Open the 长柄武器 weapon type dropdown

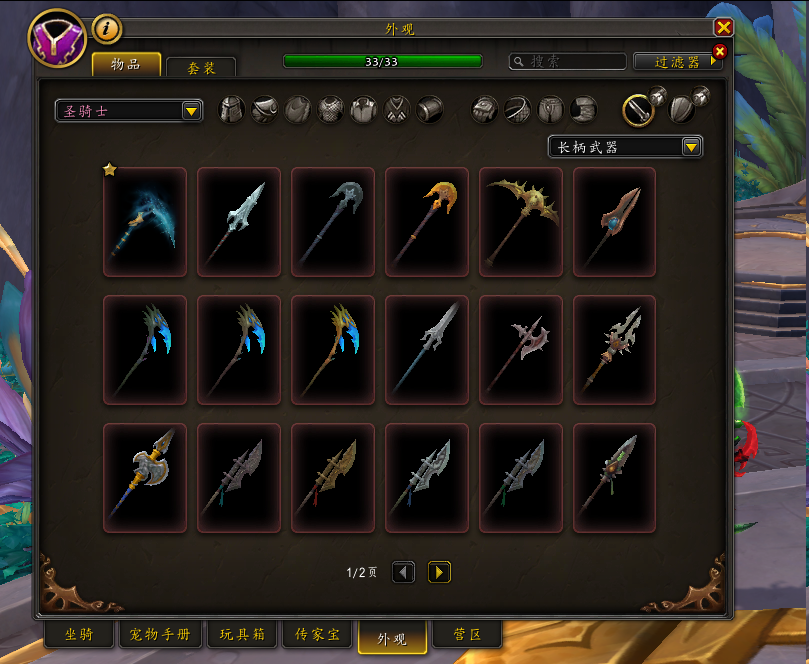[x=625, y=147]
